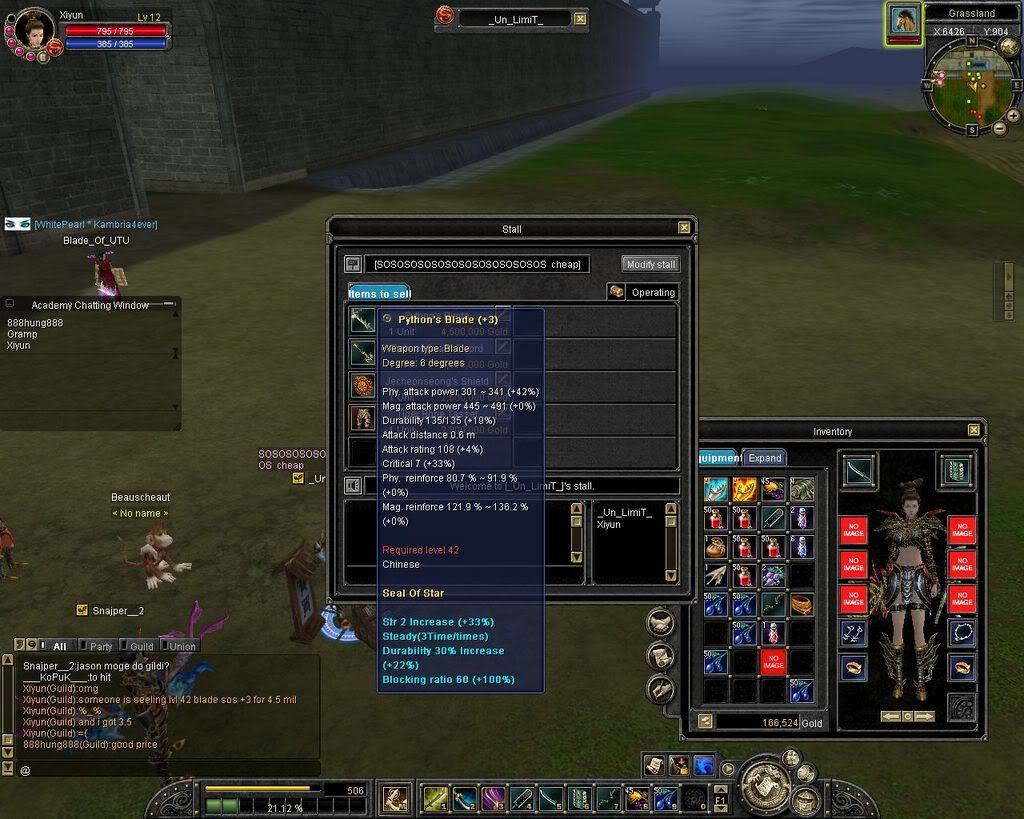The width and height of the screenshot is (1024, 819).
Task: Select the Jecheonseong's Shield stall icon
Action: [362, 385]
